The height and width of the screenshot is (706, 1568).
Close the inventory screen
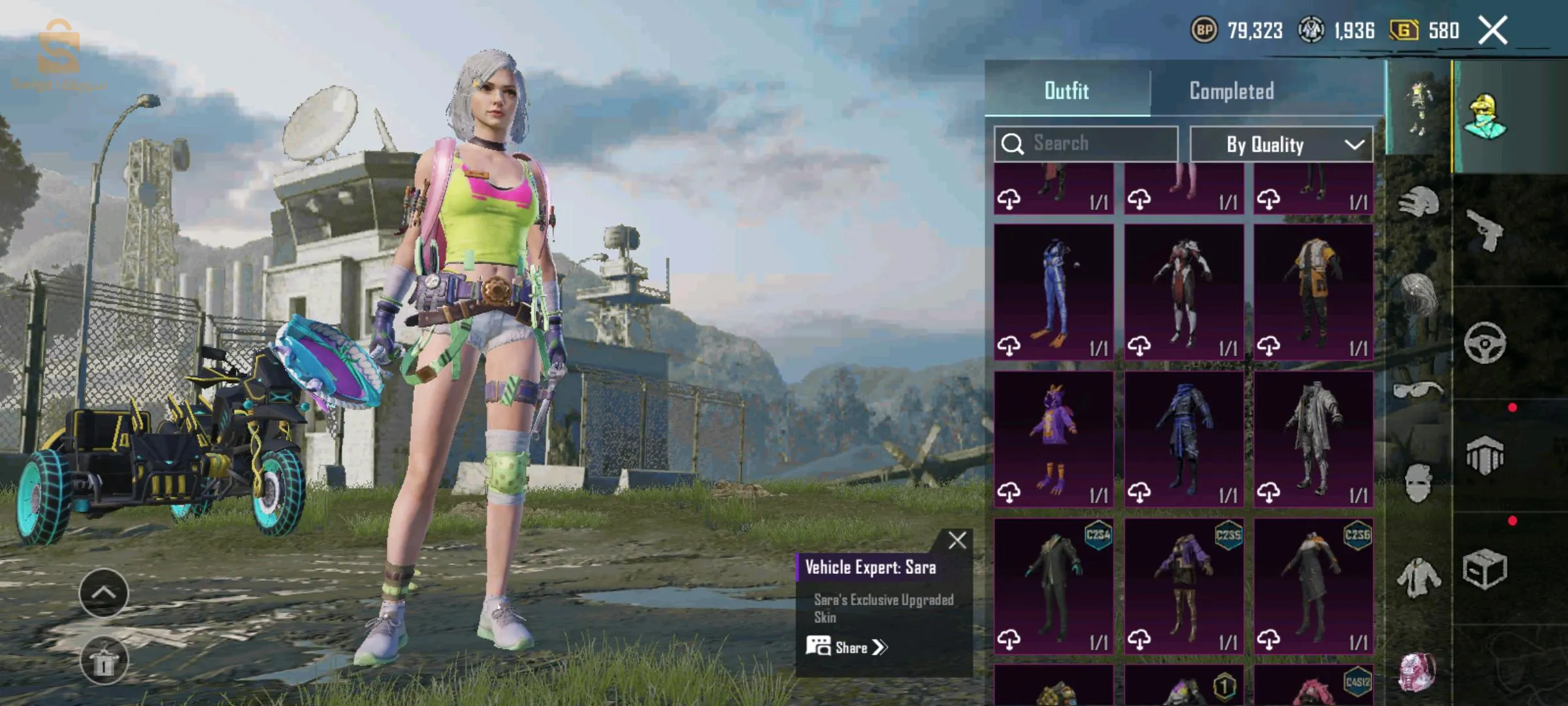[1493, 31]
